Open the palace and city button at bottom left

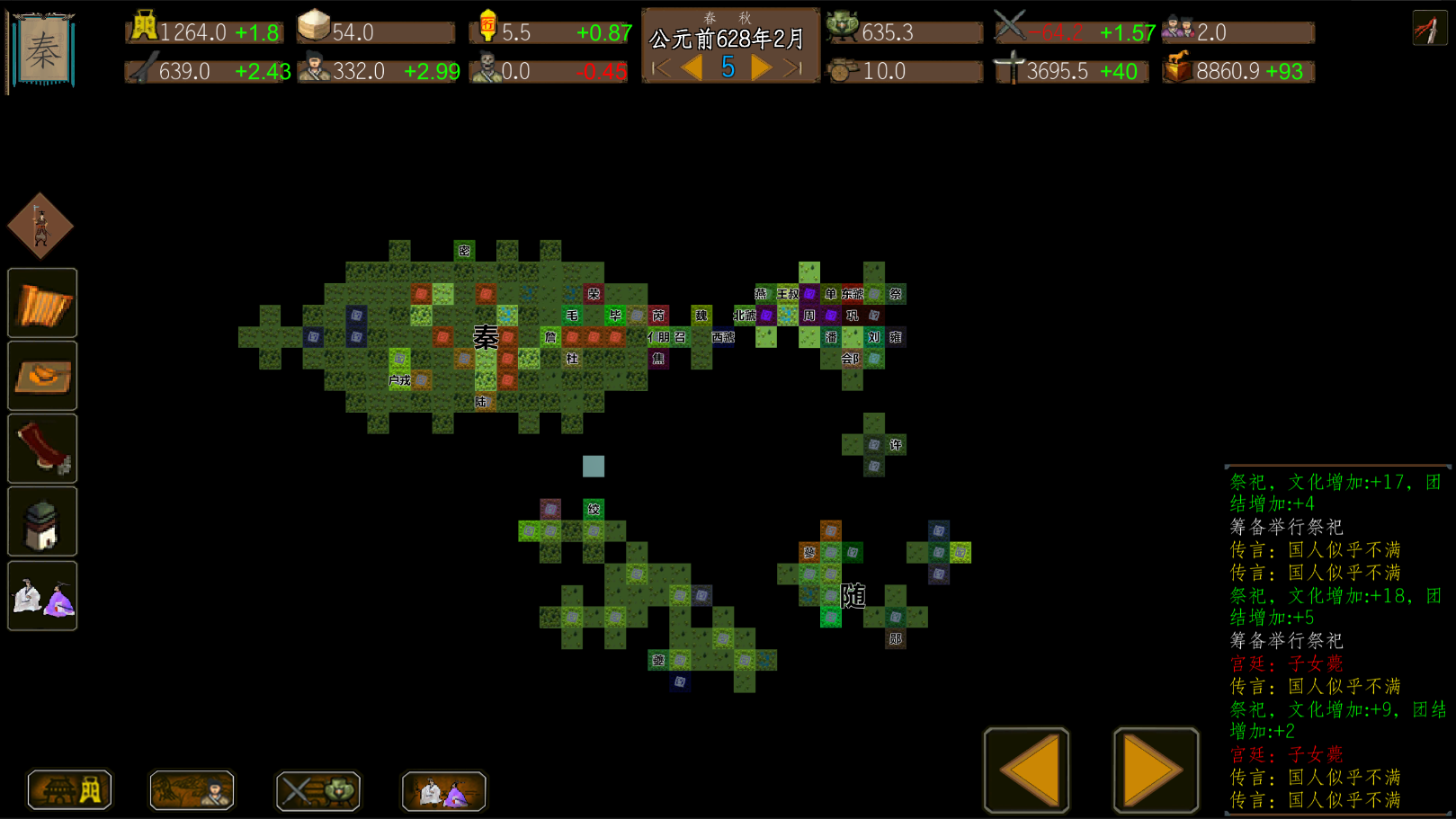pos(69,790)
